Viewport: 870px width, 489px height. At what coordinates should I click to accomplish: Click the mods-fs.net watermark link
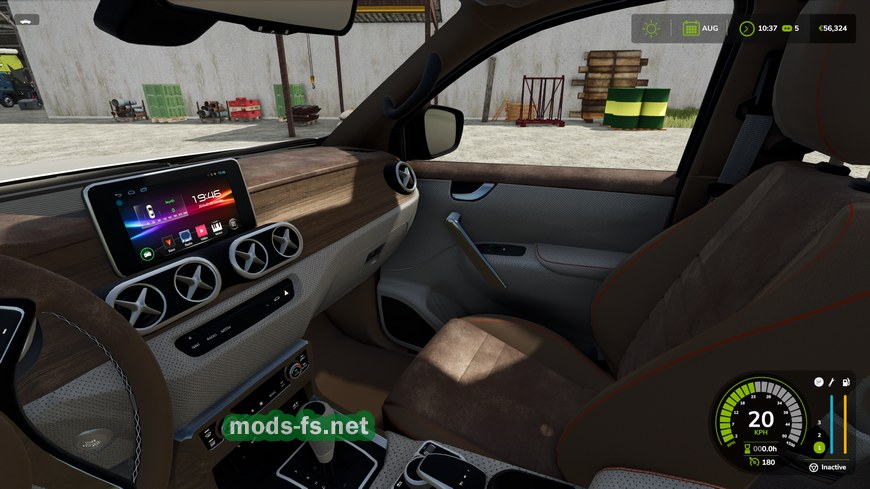coord(297,427)
